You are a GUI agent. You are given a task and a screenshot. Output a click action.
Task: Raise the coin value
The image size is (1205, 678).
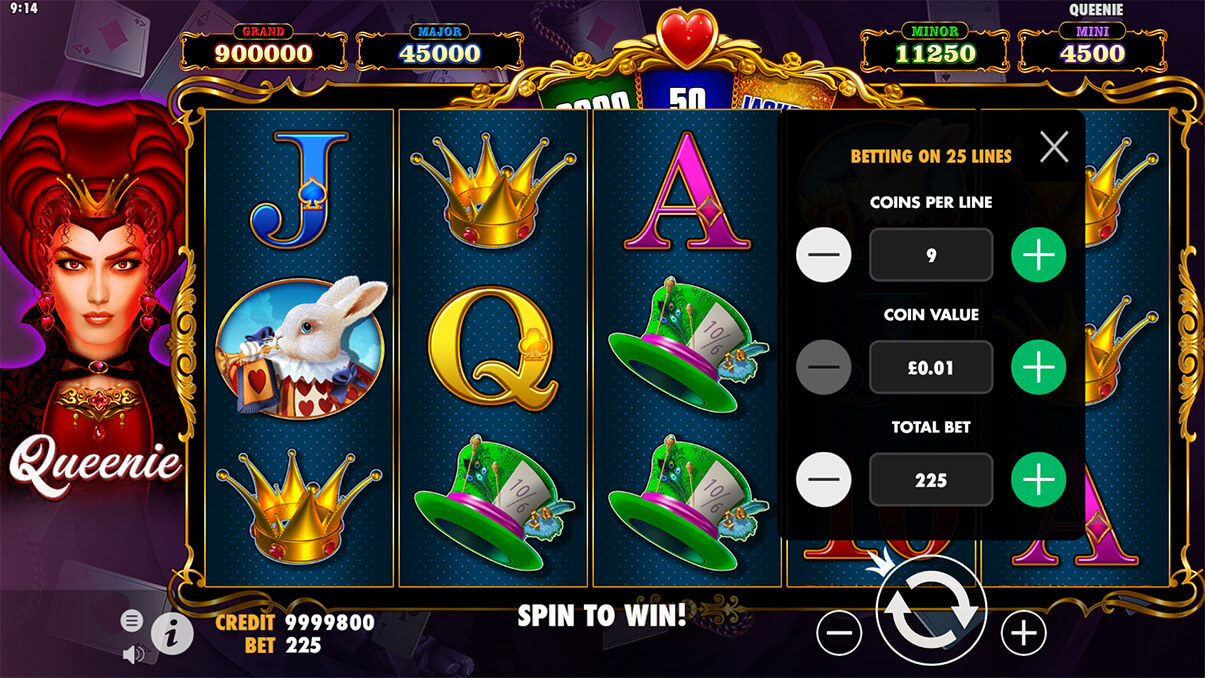coord(1038,367)
